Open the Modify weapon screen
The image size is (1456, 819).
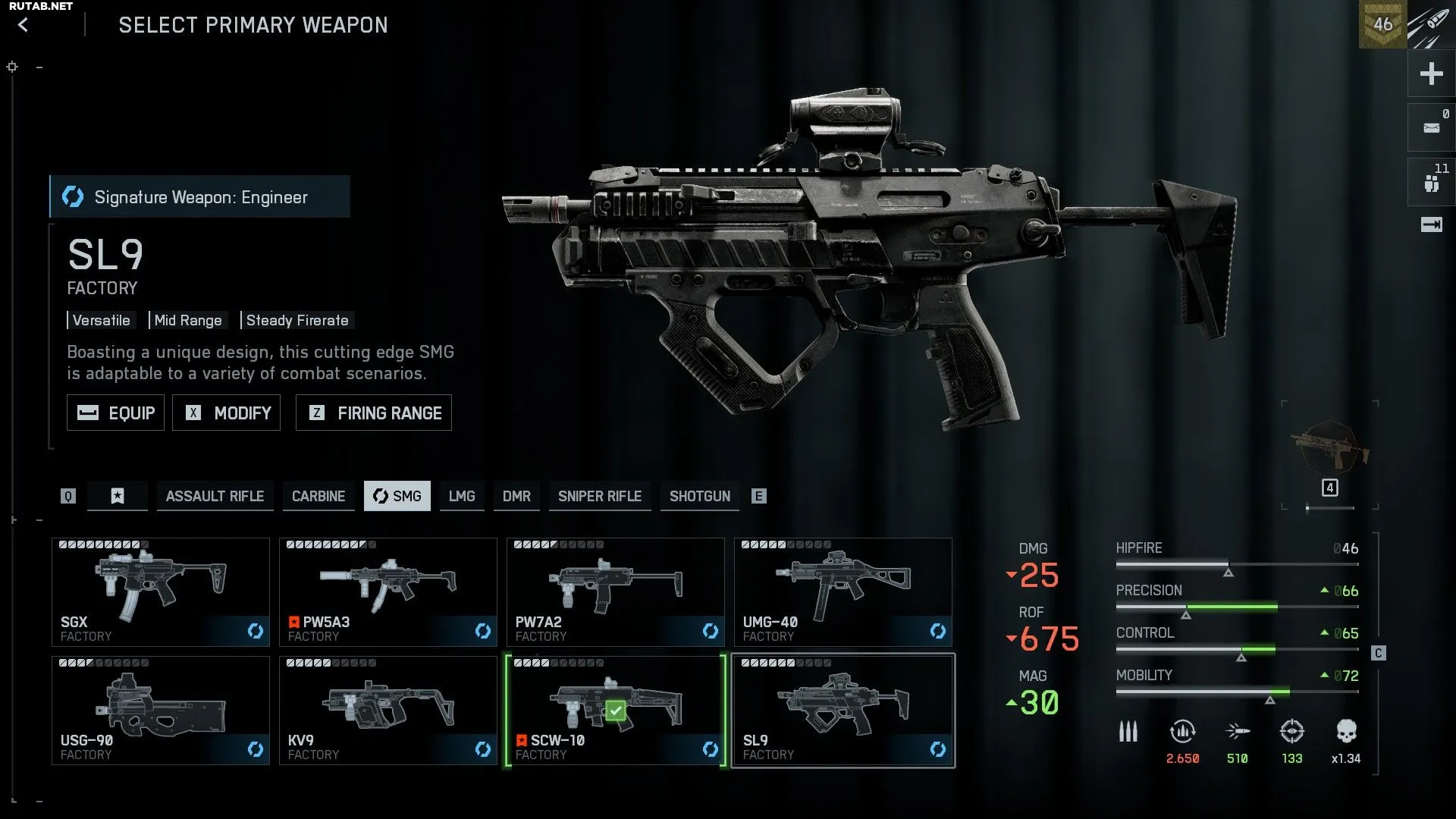point(226,413)
